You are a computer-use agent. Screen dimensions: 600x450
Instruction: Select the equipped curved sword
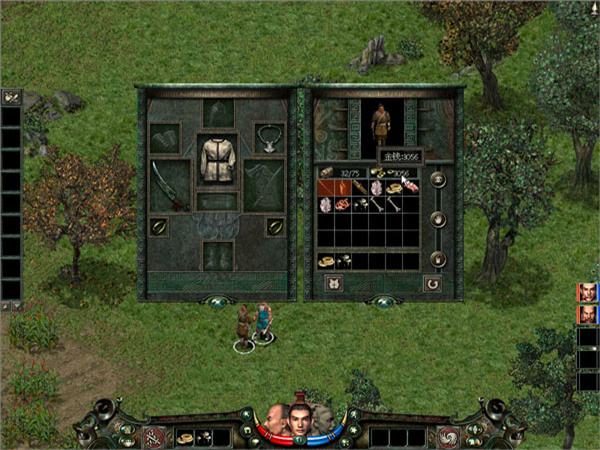(165, 184)
